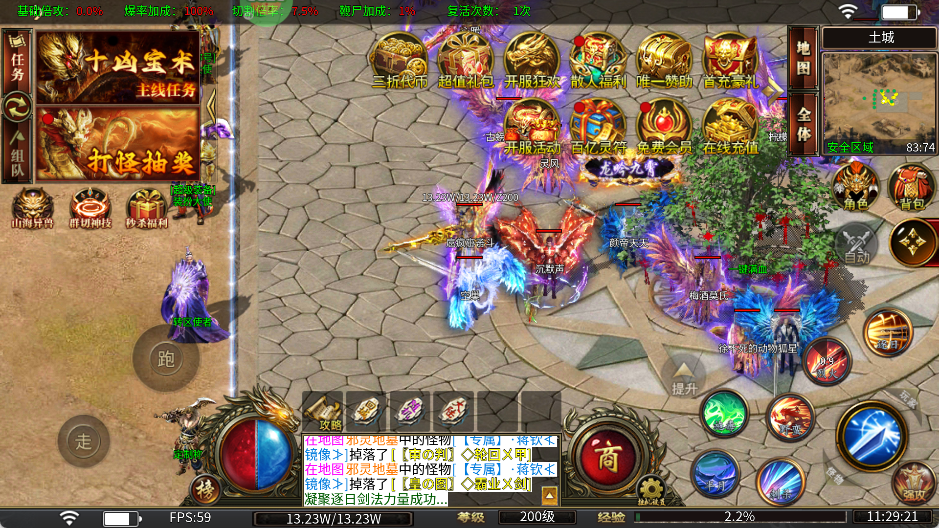Open the 十凶宝术 main quest banner
This screenshot has width=939, height=528.
tap(117, 66)
